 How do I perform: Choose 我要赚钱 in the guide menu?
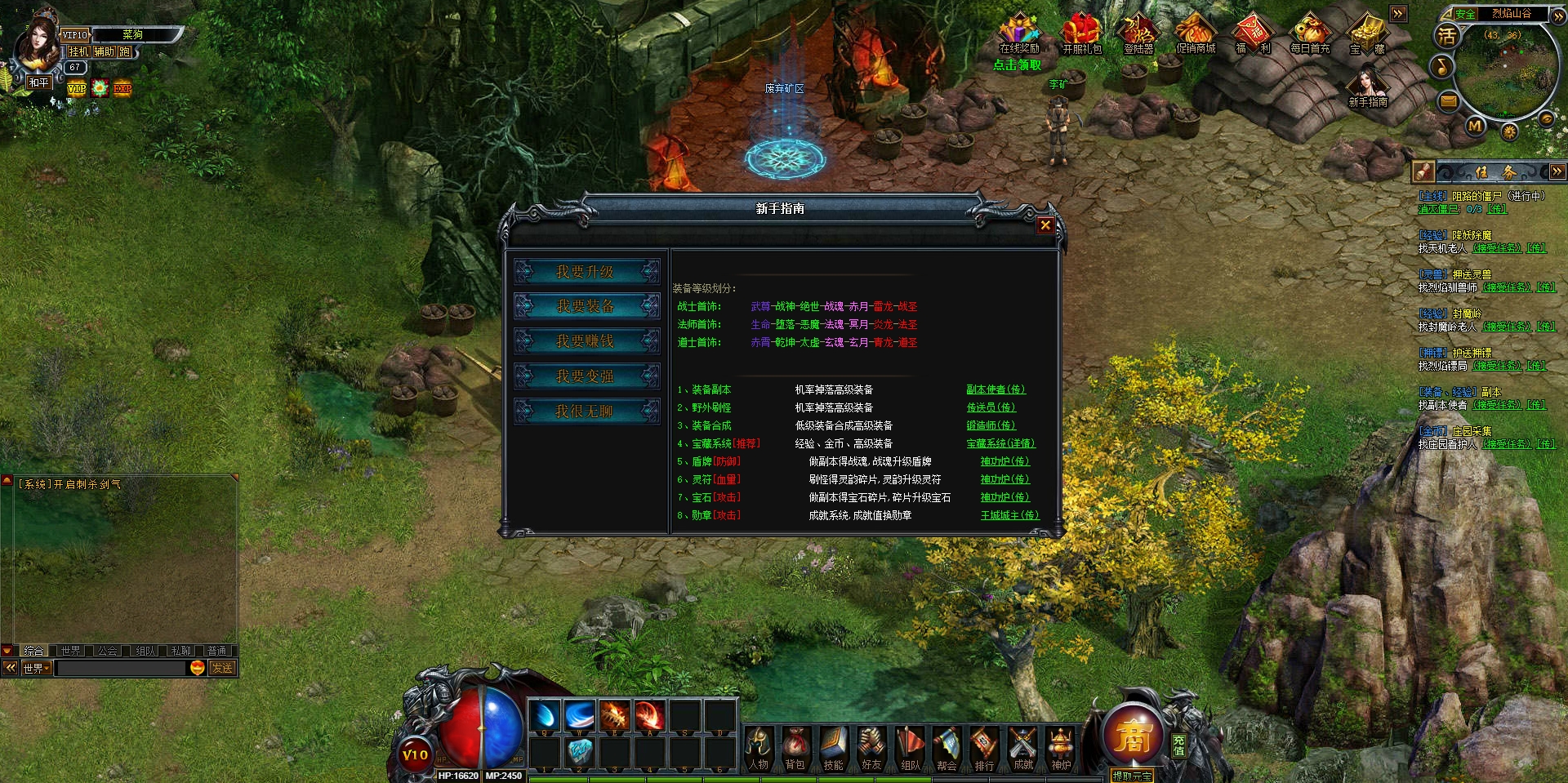point(586,341)
